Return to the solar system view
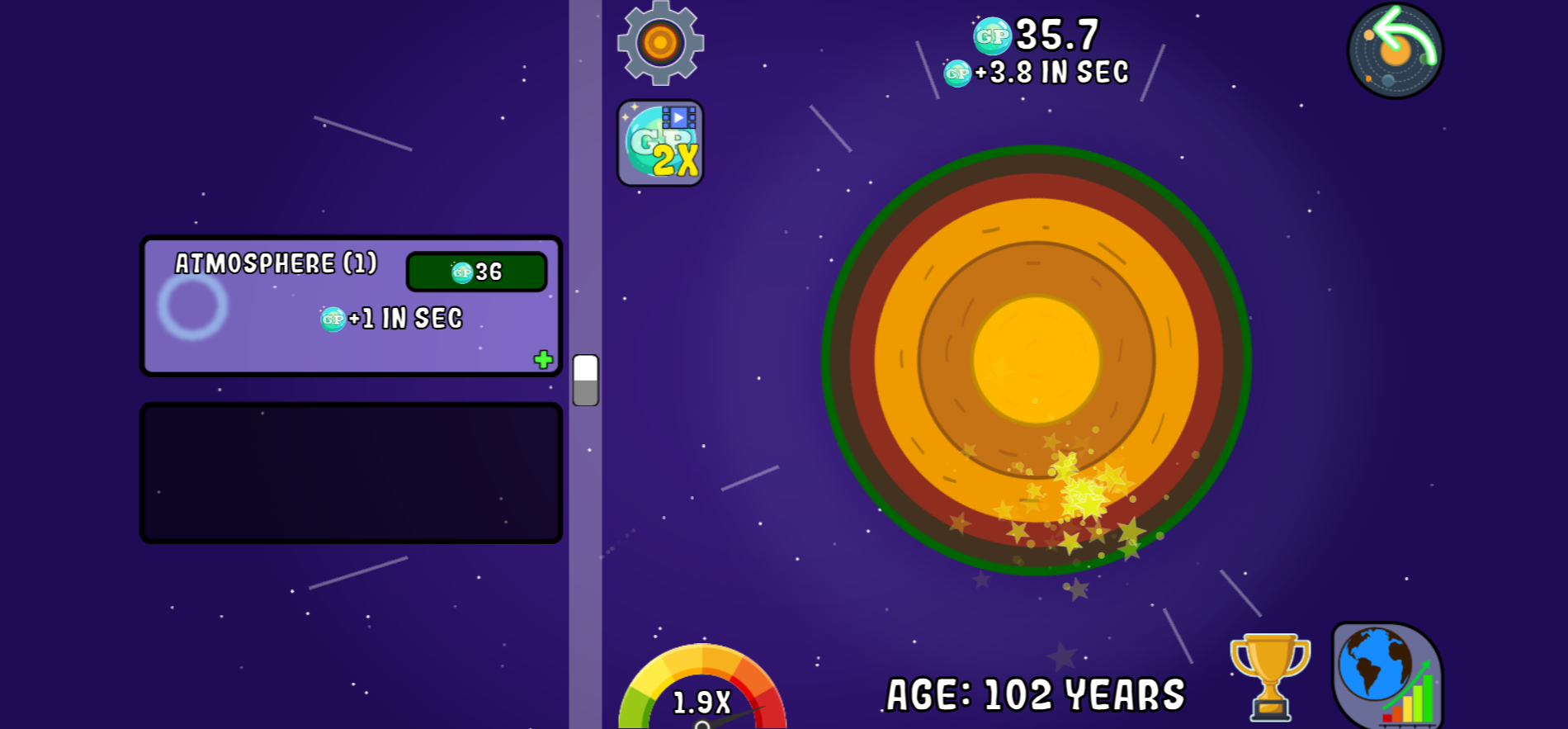 (x=1395, y=51)
